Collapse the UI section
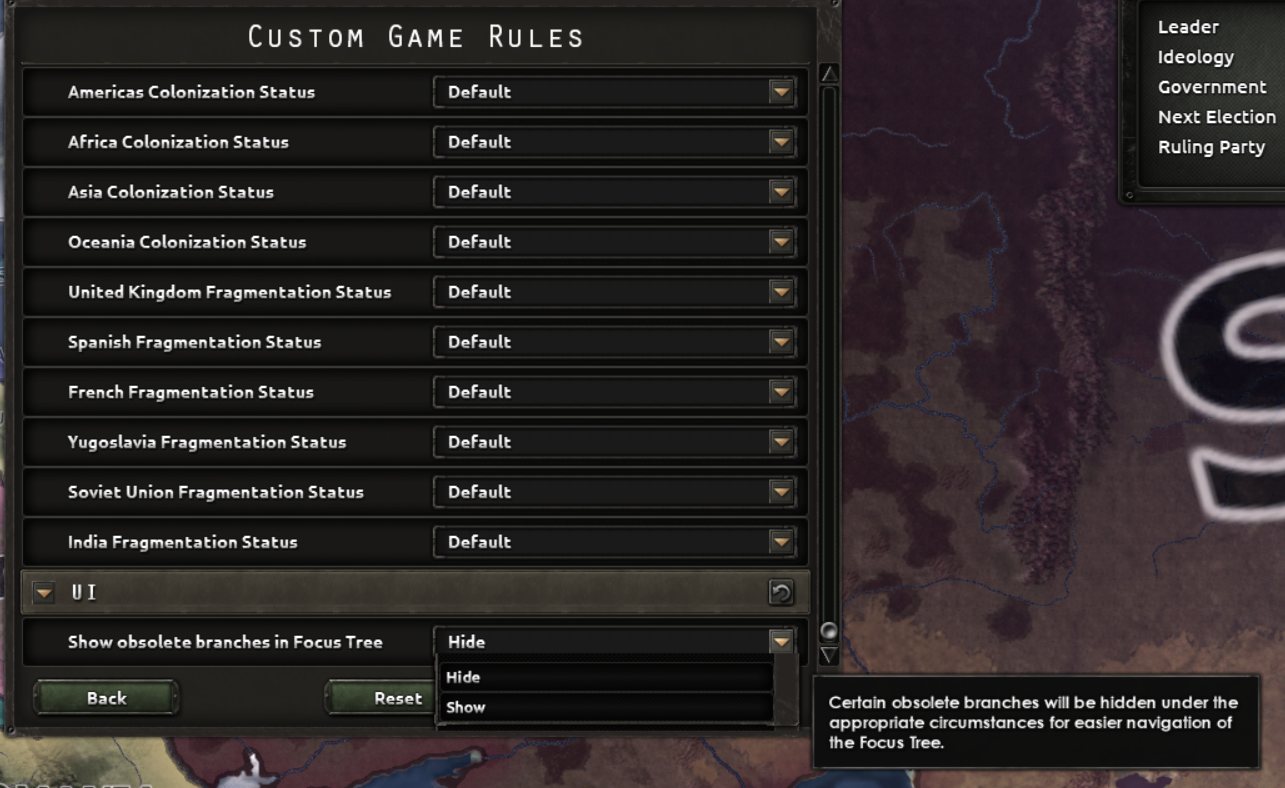Image resolution: width=1285 pixels, height=788 pixels. point(43,592)
